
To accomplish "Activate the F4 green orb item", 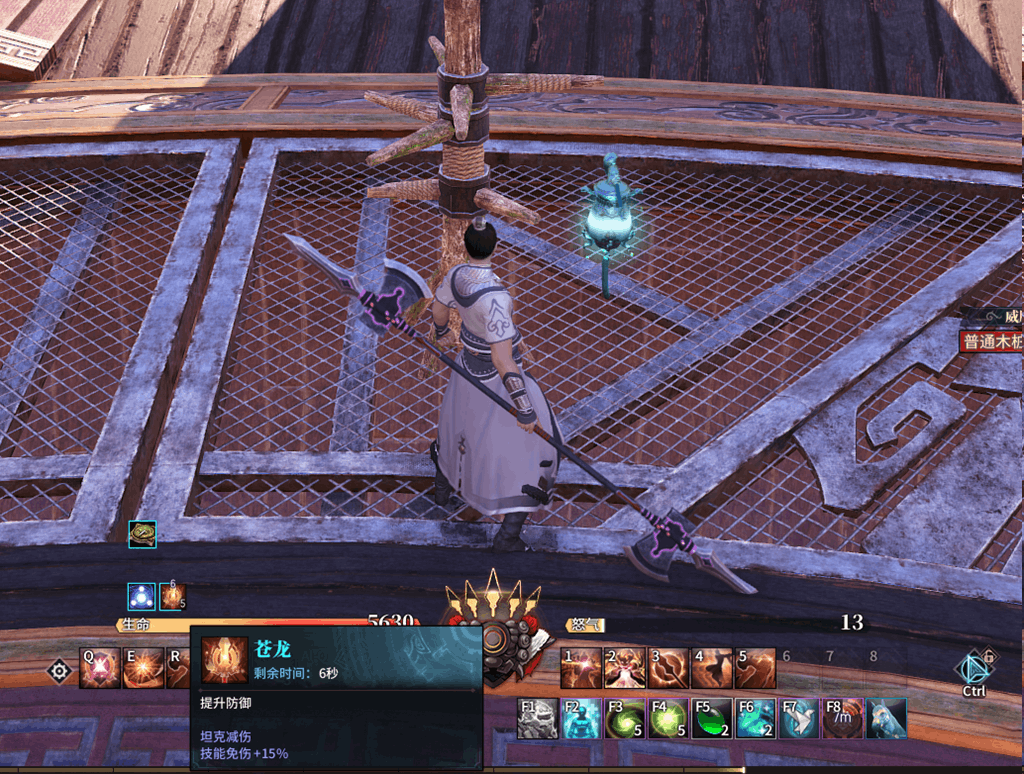I will pos(668,718).
